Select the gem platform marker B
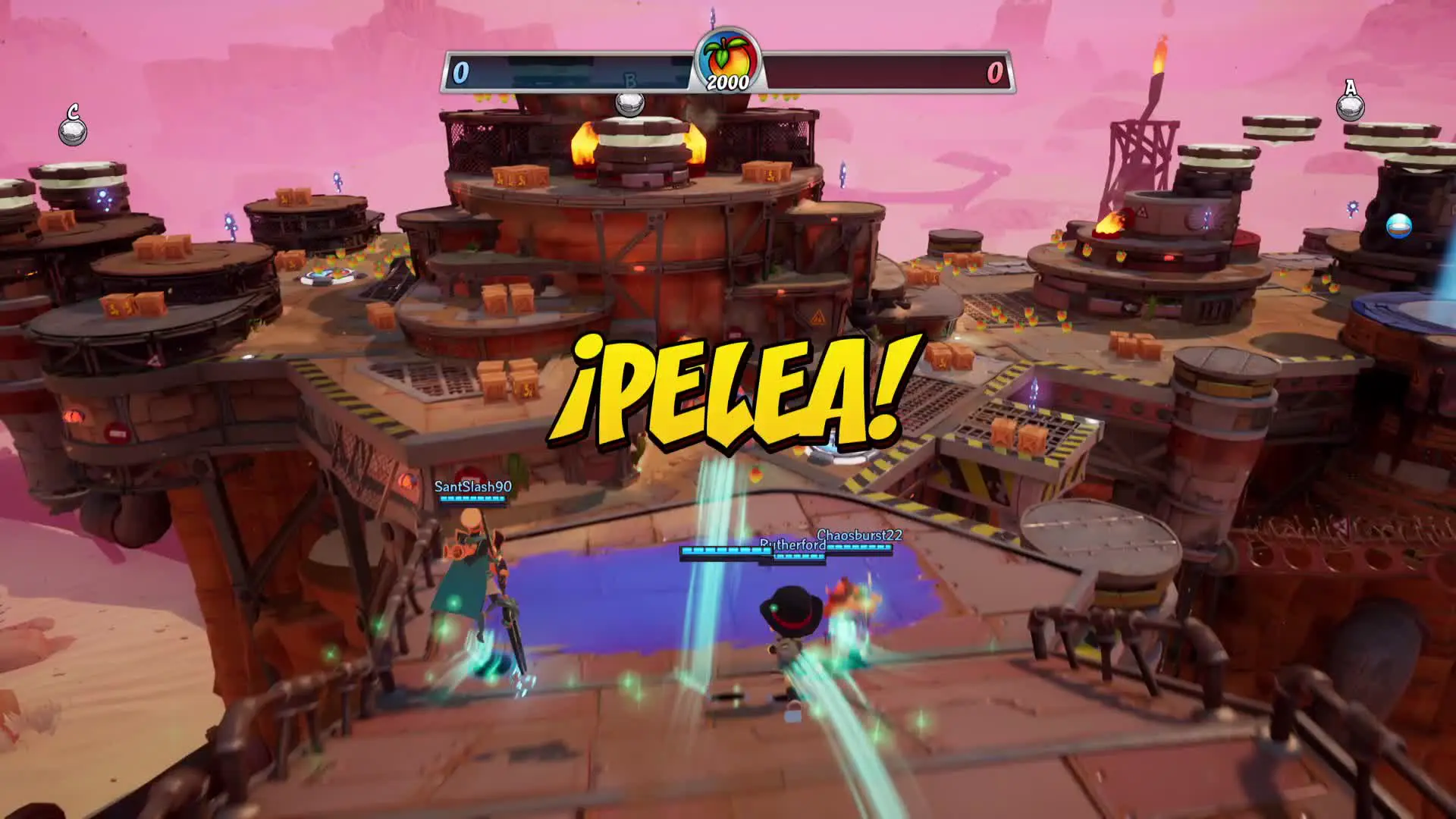 tap(629, 99)
